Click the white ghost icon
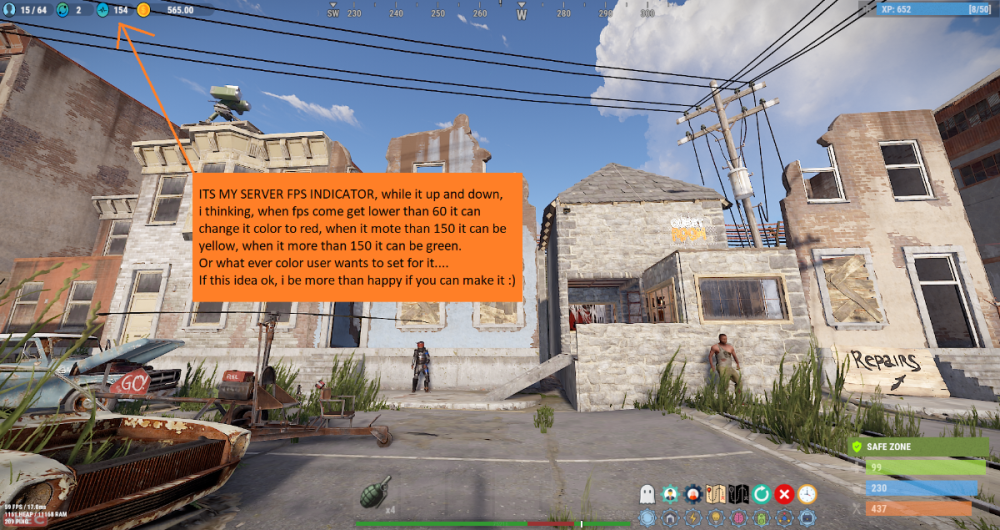Image resolution: width=1000 pixels, height=530 pixels. coord(647,494)
